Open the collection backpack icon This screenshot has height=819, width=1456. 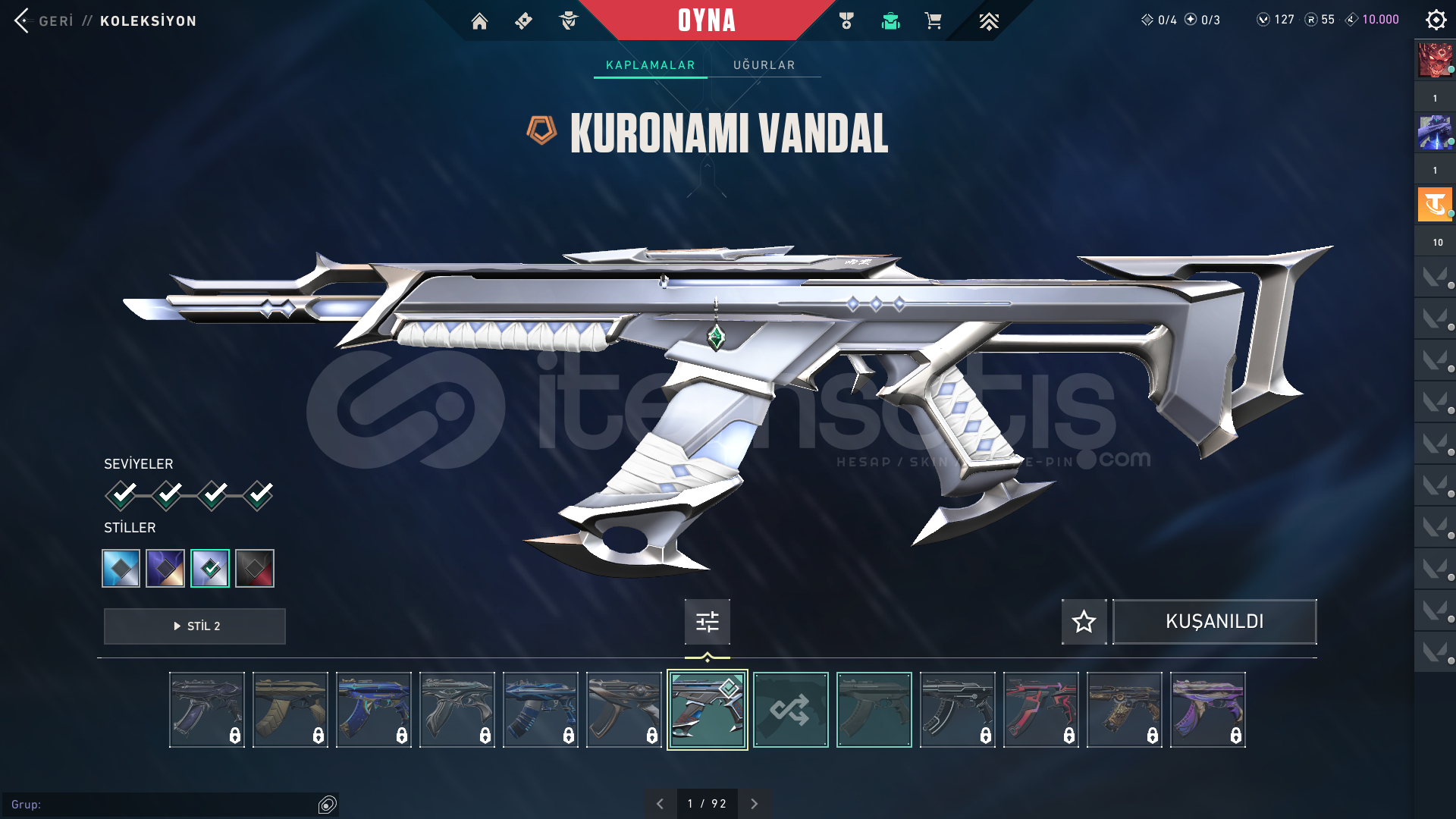(890, 21)
